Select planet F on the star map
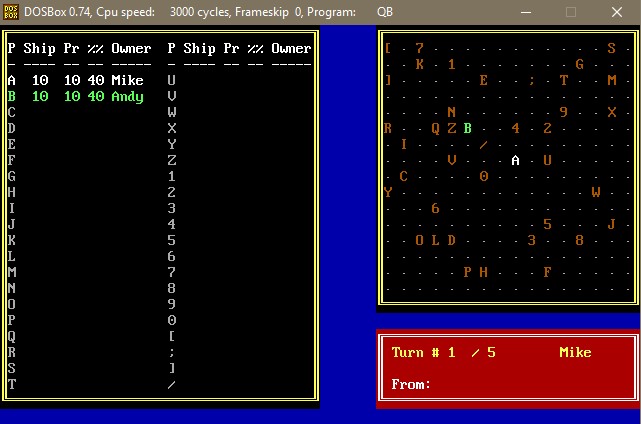The image size is (641, 424). (x=547, y=272)
